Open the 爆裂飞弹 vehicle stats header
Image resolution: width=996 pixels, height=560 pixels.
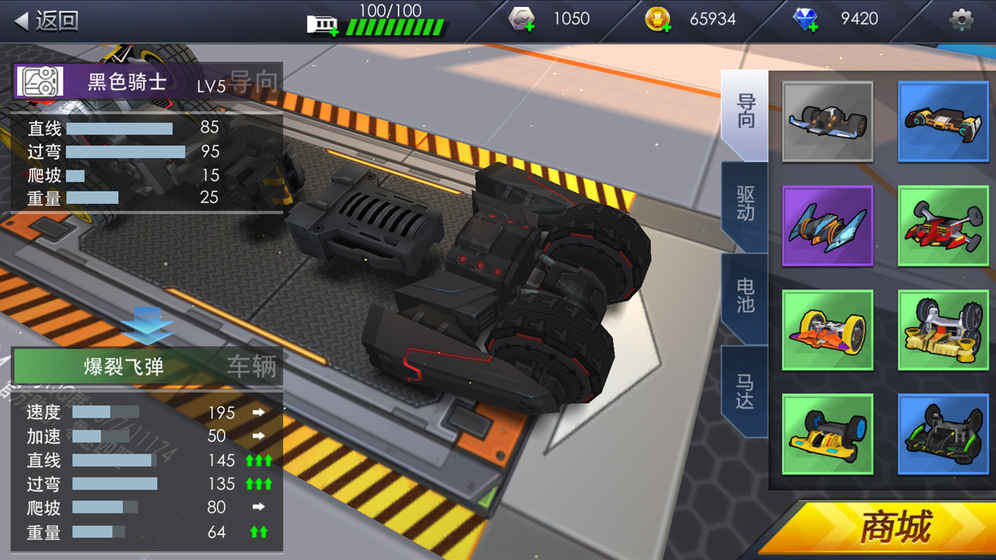[126, 366]
